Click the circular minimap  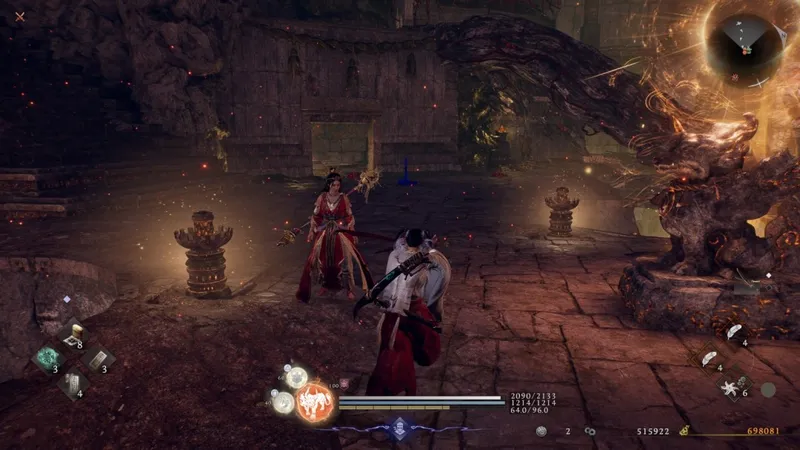point(746,42)
